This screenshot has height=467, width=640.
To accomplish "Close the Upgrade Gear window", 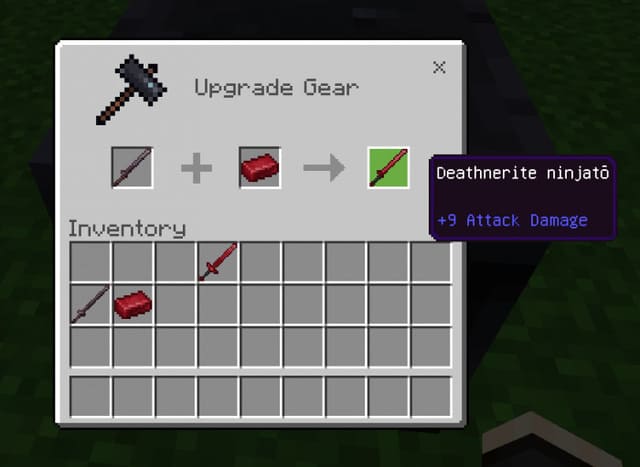I will [x=439, y=68].
